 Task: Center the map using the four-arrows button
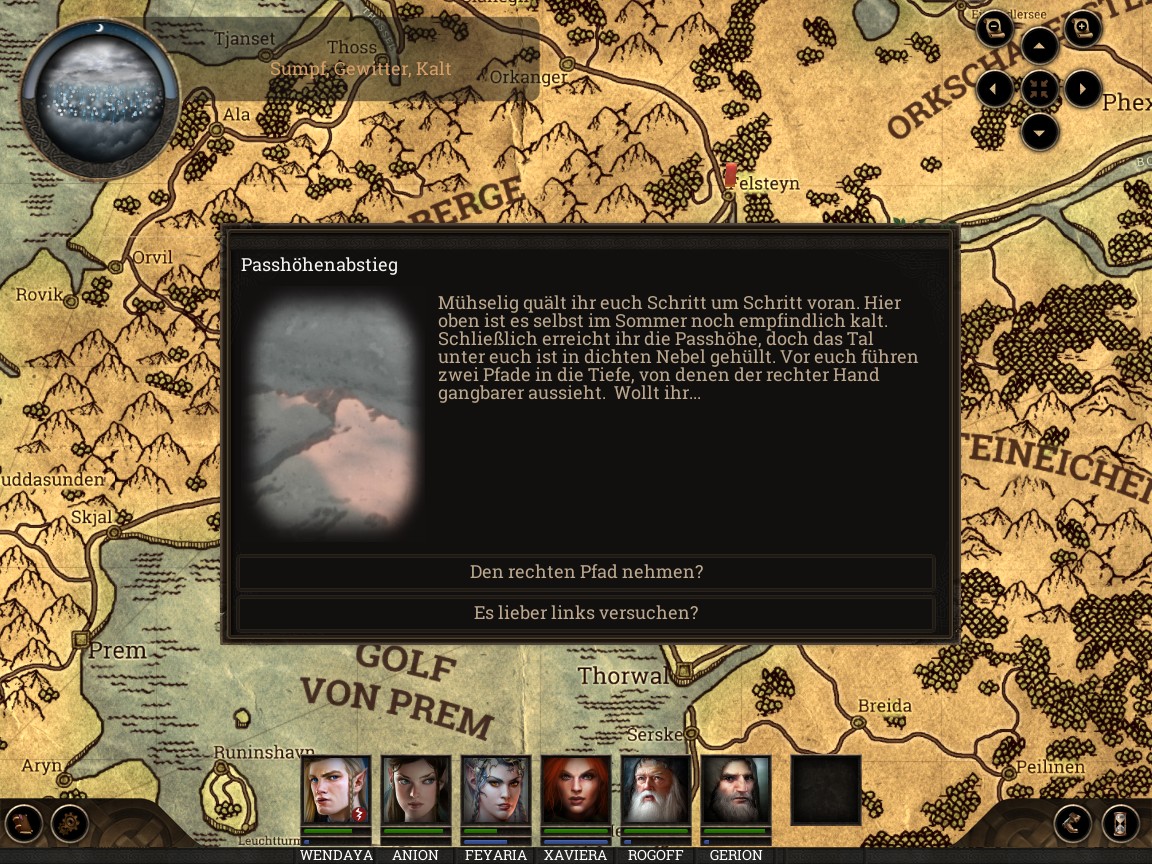pos(1040,89)
